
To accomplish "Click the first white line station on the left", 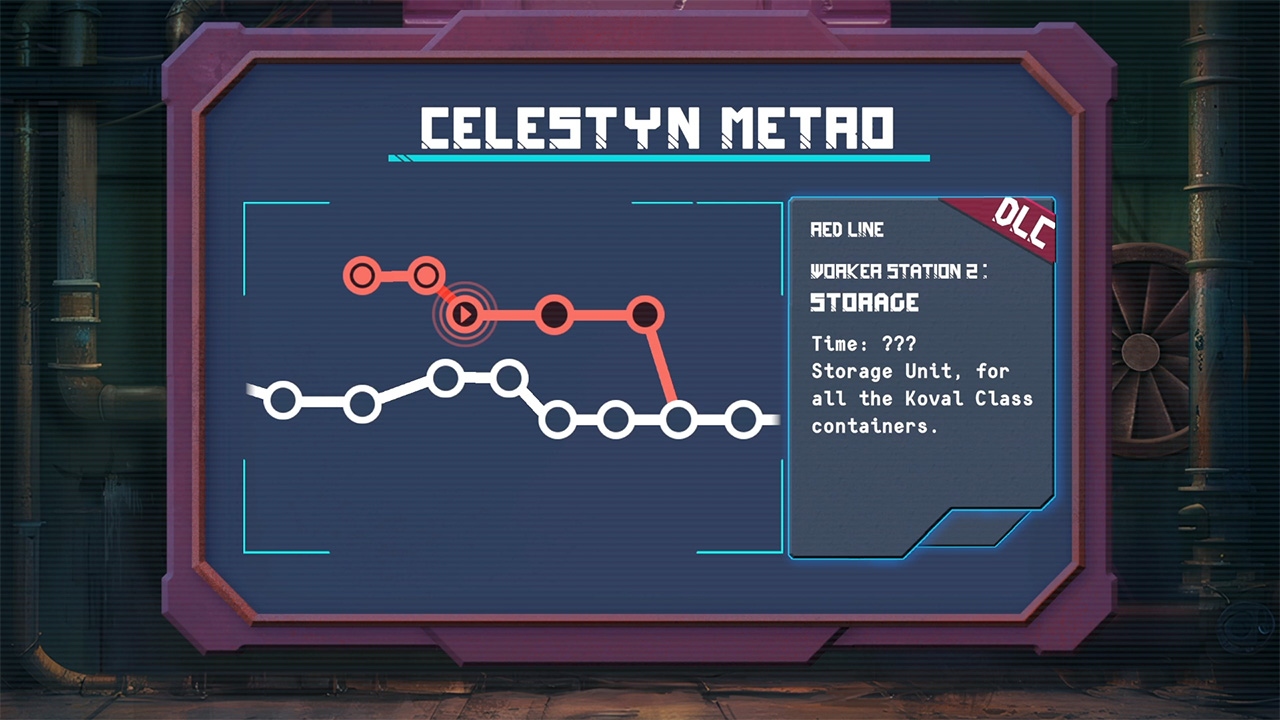I will (x=283, y=401).
